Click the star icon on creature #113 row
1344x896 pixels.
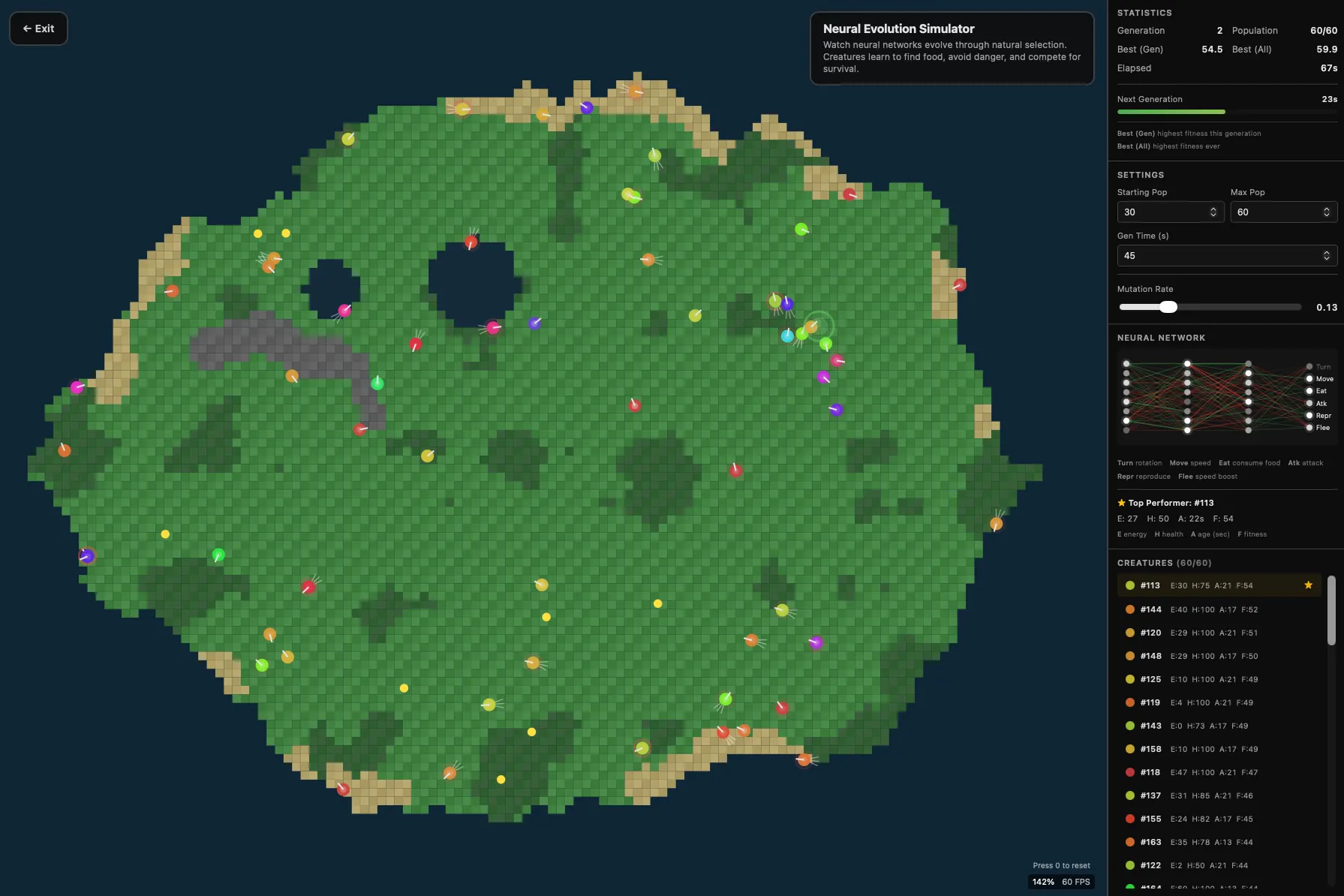pyautogui.click(x=1308, y=585)
